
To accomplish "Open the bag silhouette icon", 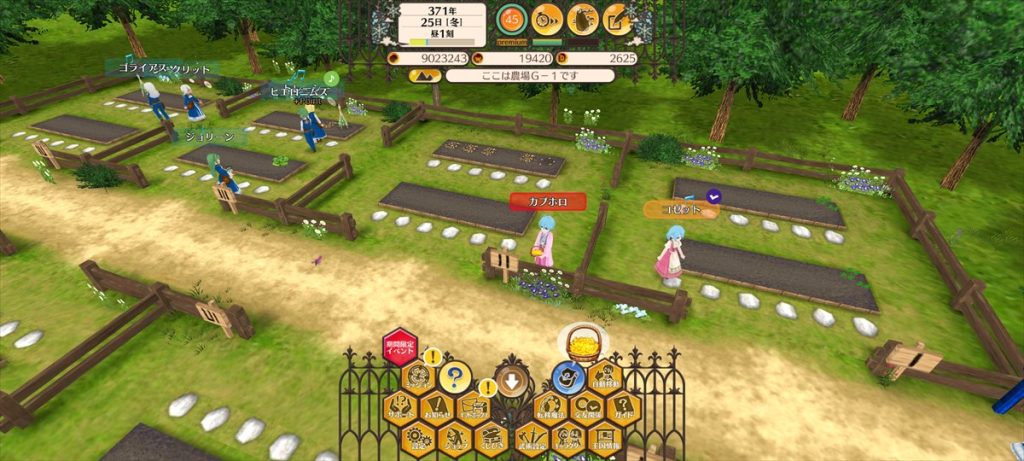I will tap(582, 18).
